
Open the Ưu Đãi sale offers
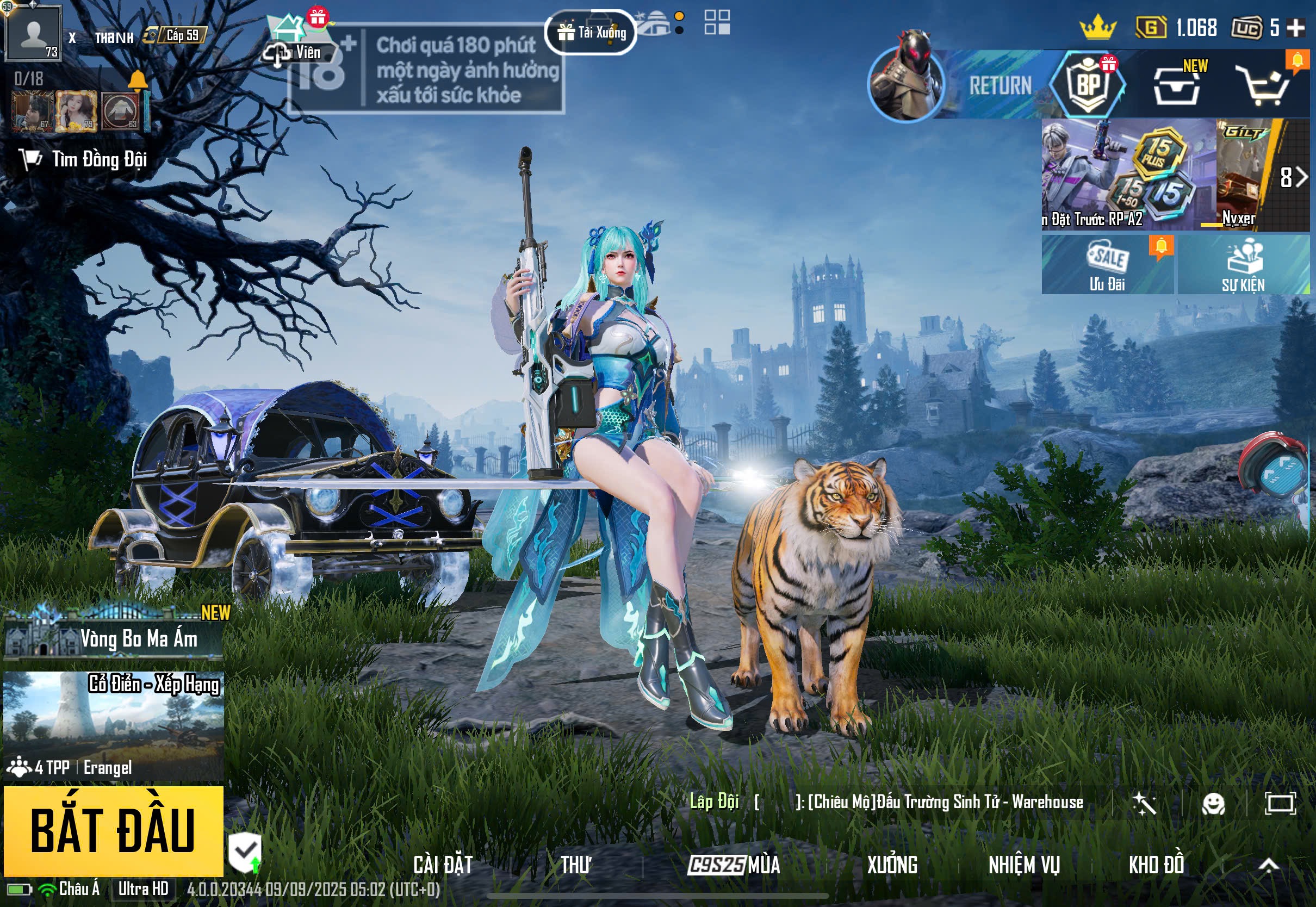[1107, 265]
